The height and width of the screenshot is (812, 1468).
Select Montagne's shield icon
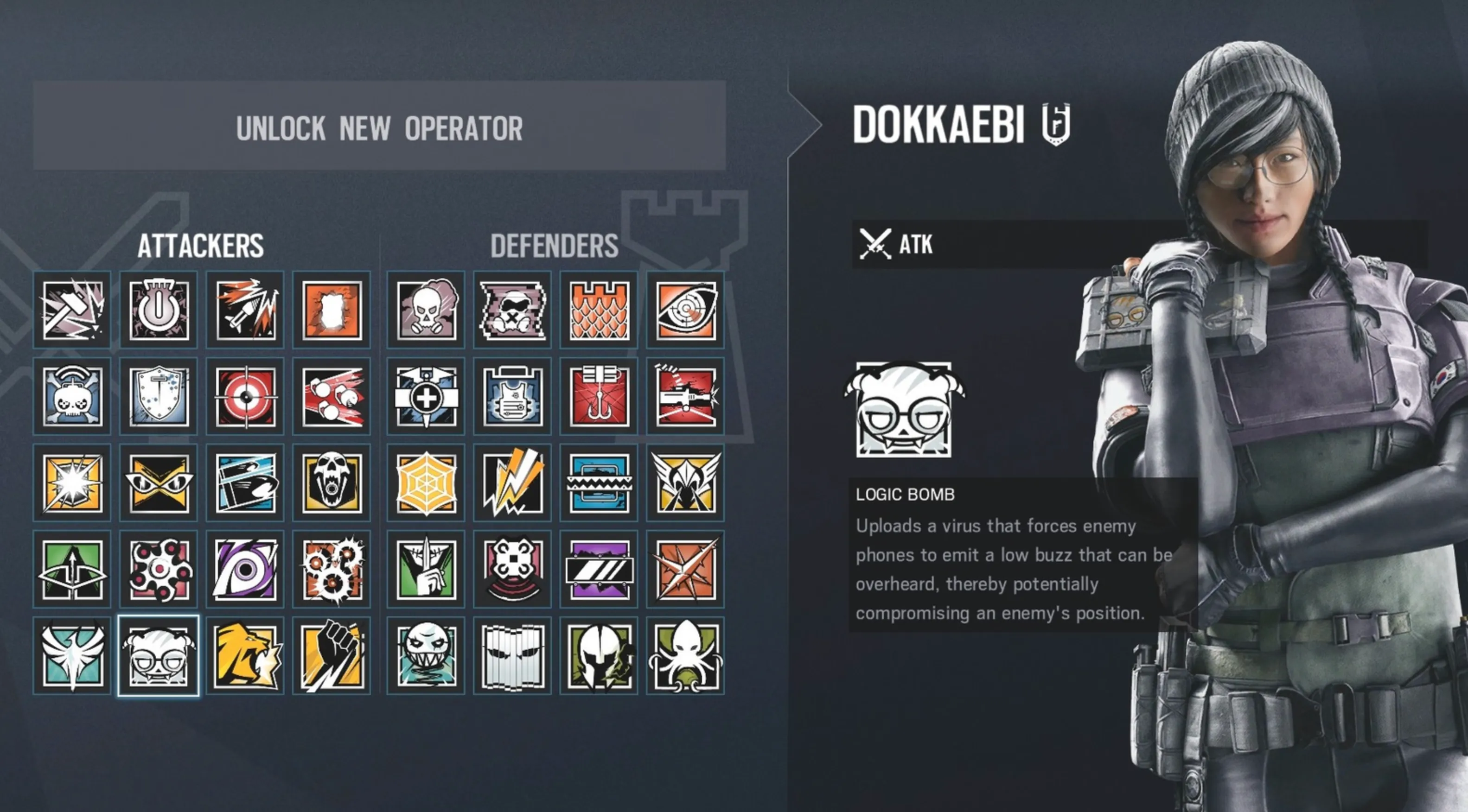pos(160,397)
